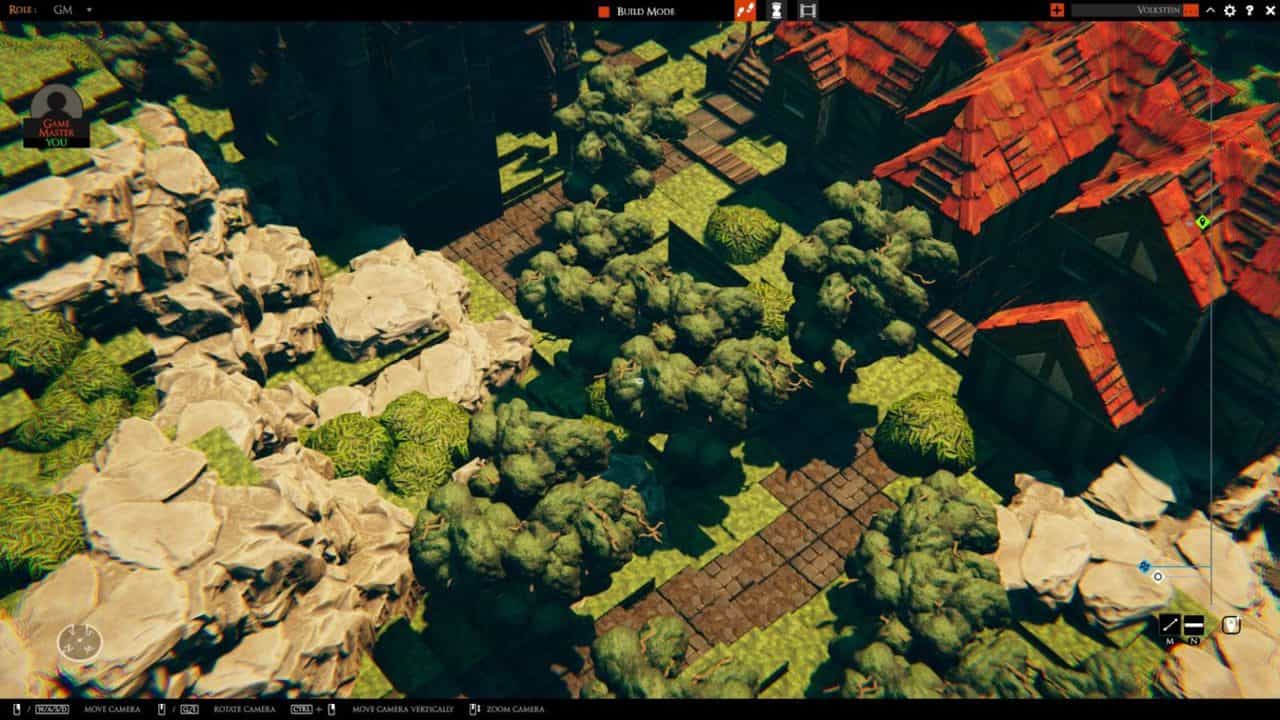This screenshot has width=1280, height=720.
Task: Open the hourglass timer tool
Action: (x=775, y=12)
